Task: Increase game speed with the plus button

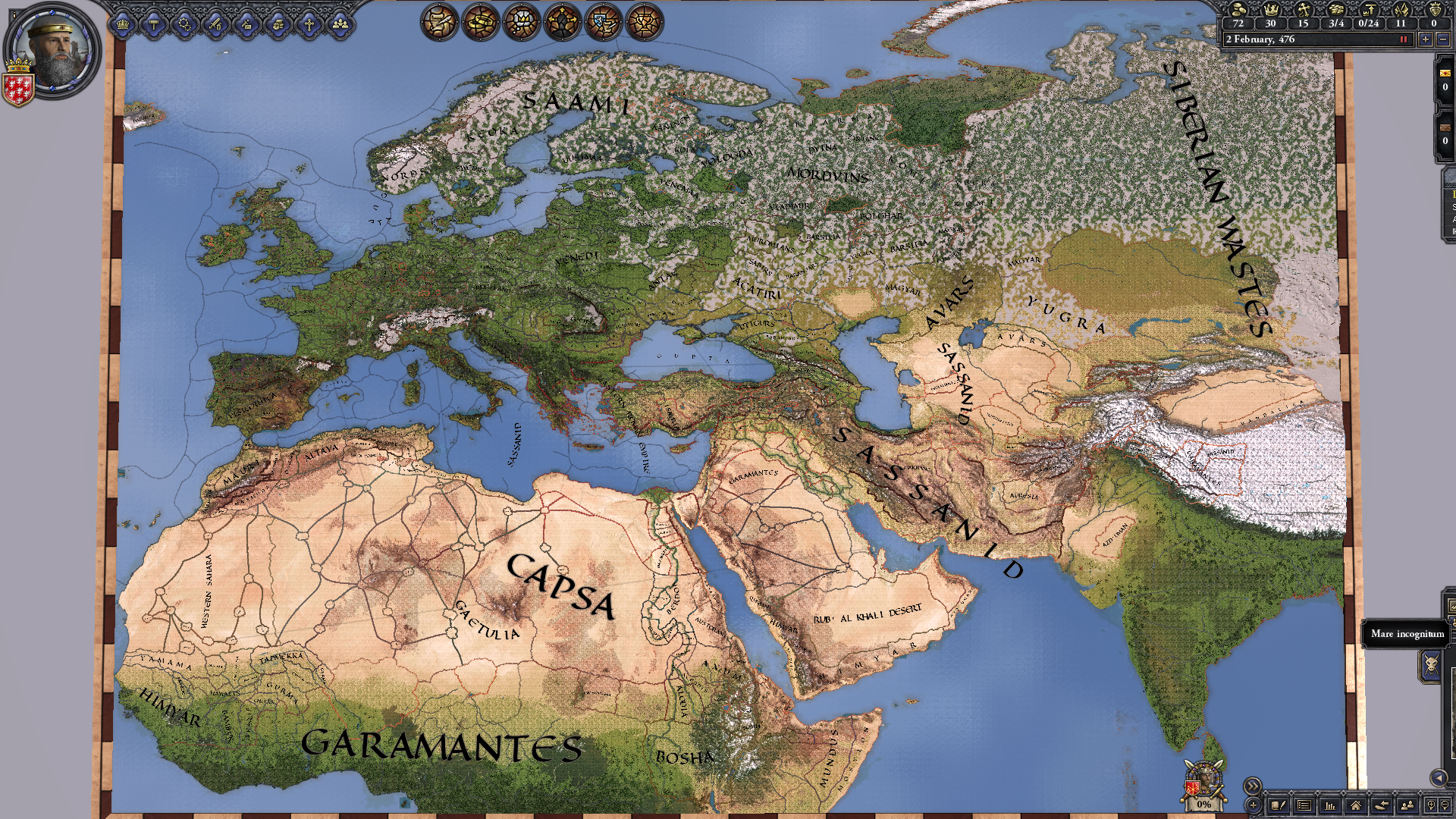Action: point(1426,39)
